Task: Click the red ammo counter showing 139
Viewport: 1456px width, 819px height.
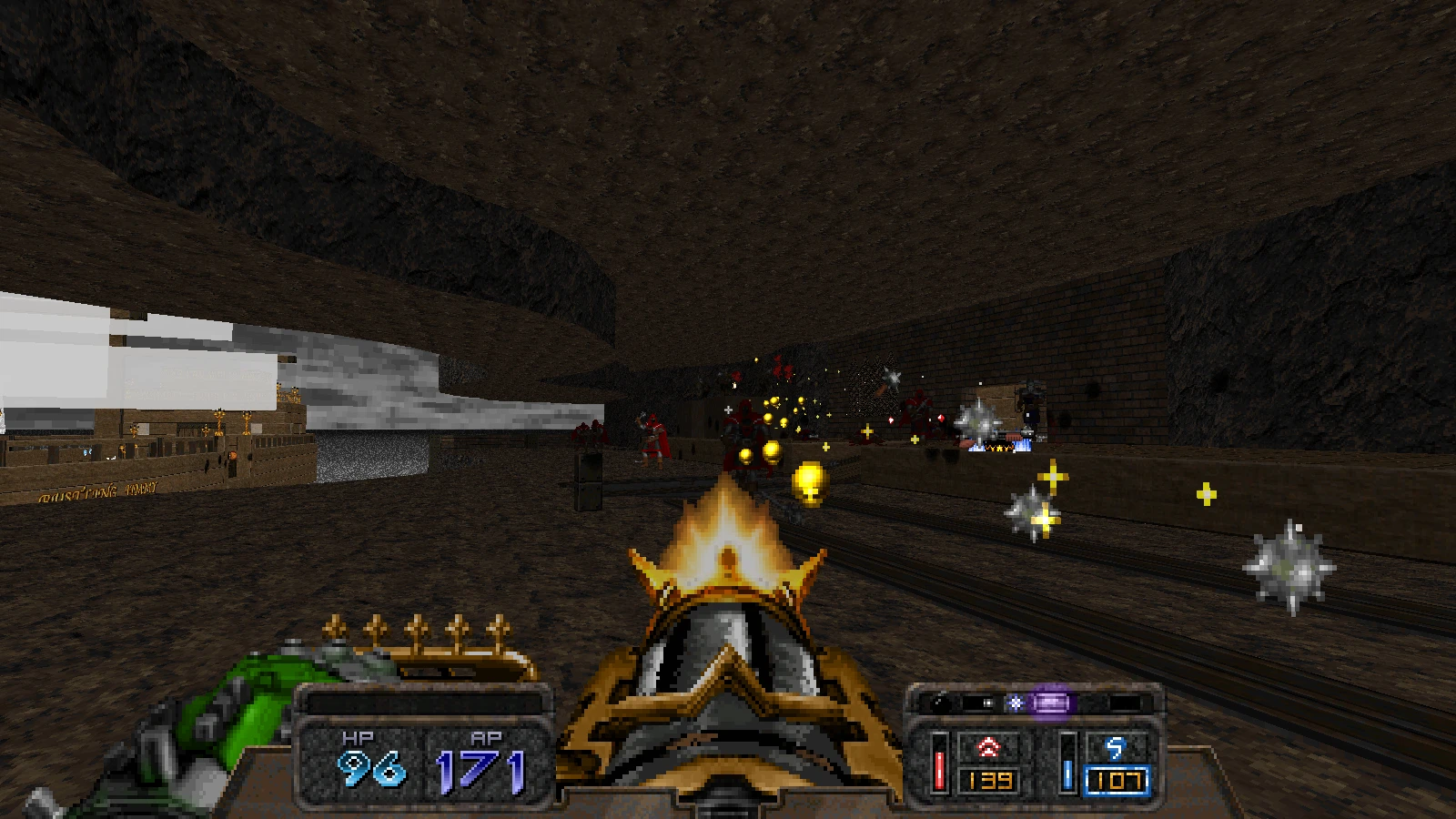Action: point(991,780)
